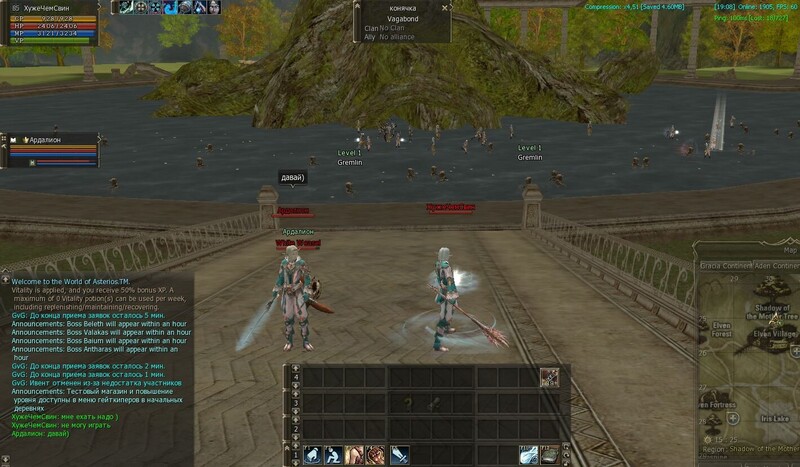This screenshot has height=467, width=800.
Task: Close the target window for конячка
Action: 445,7
